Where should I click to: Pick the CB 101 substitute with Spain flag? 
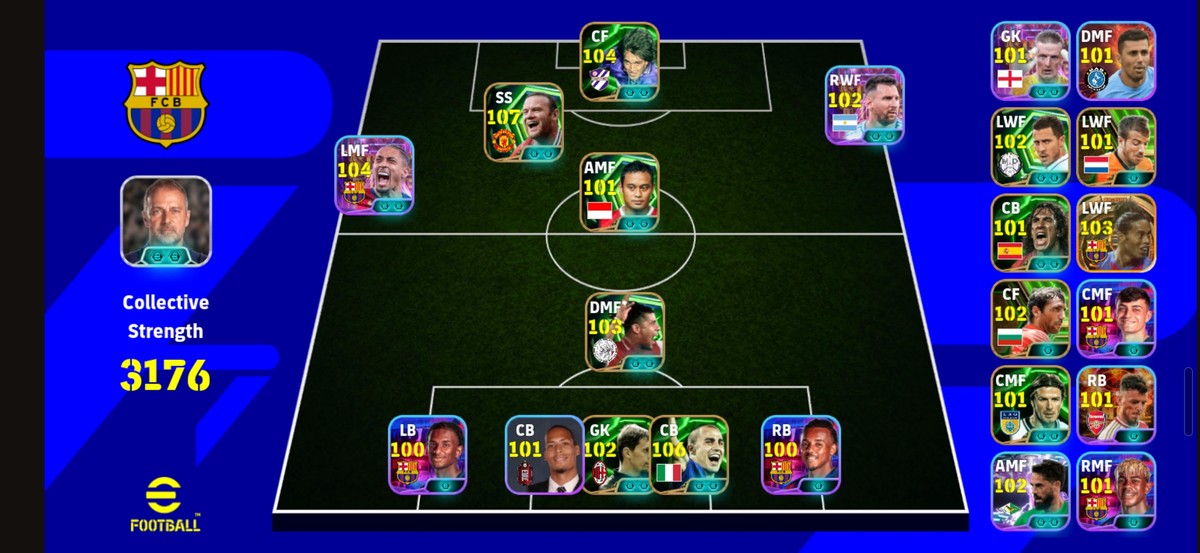pos(1030,232)
